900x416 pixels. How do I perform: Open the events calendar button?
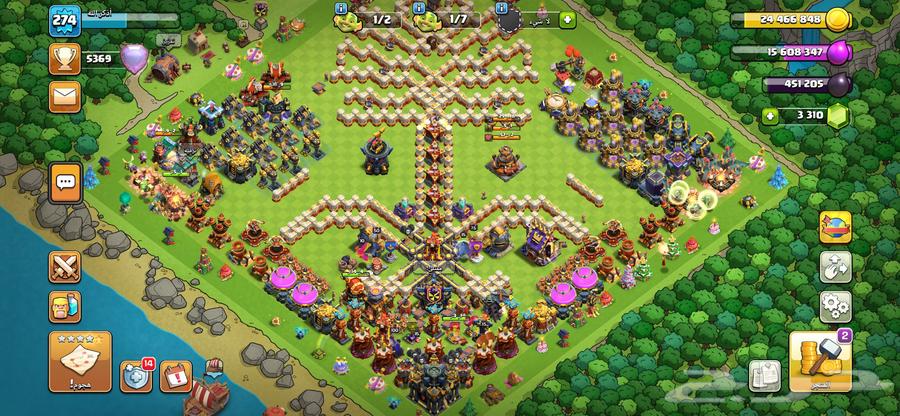(174, 376)
